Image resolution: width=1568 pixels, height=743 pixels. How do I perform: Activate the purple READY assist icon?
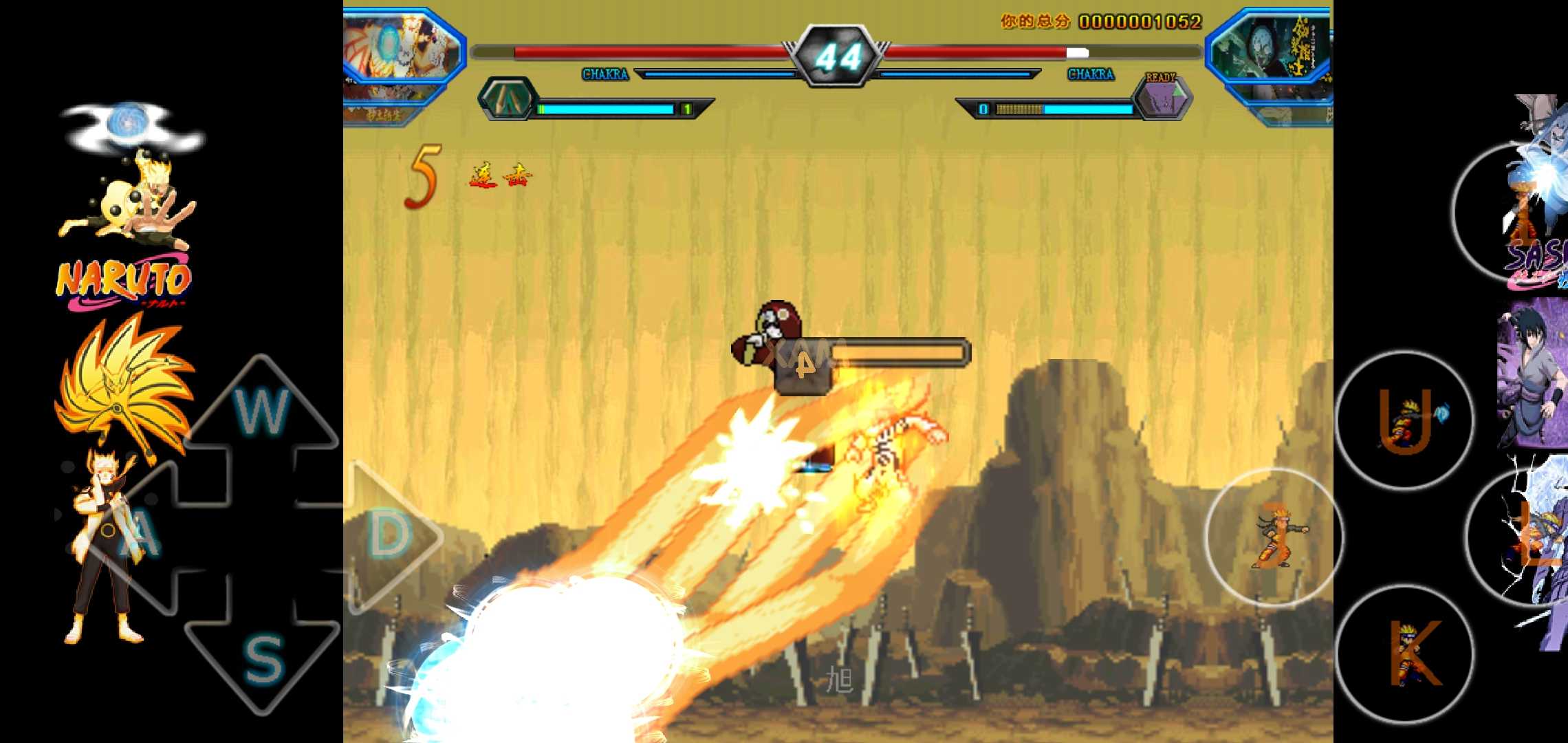1163,99
